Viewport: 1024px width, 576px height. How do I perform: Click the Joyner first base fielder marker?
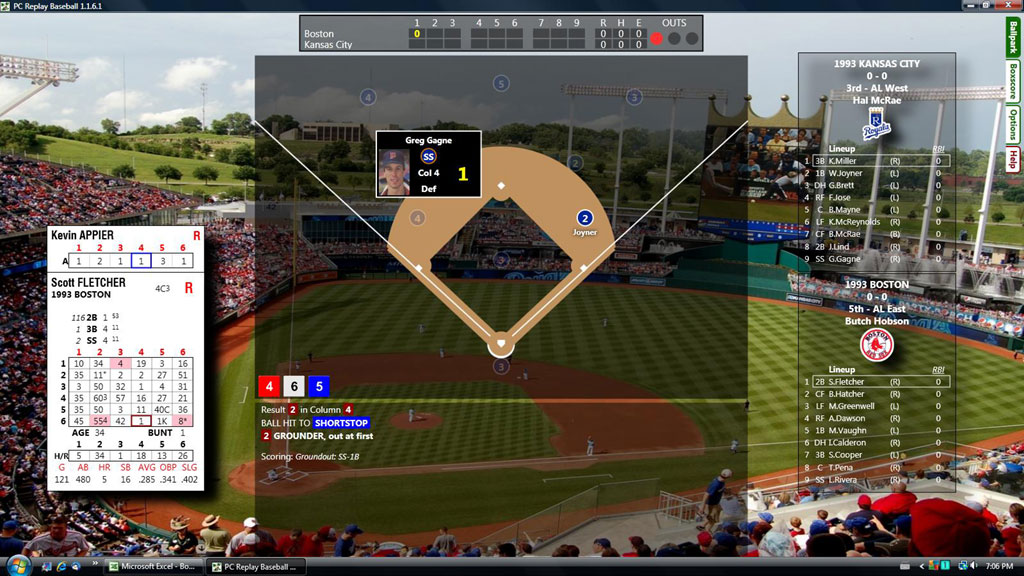(x=585, y=218)
